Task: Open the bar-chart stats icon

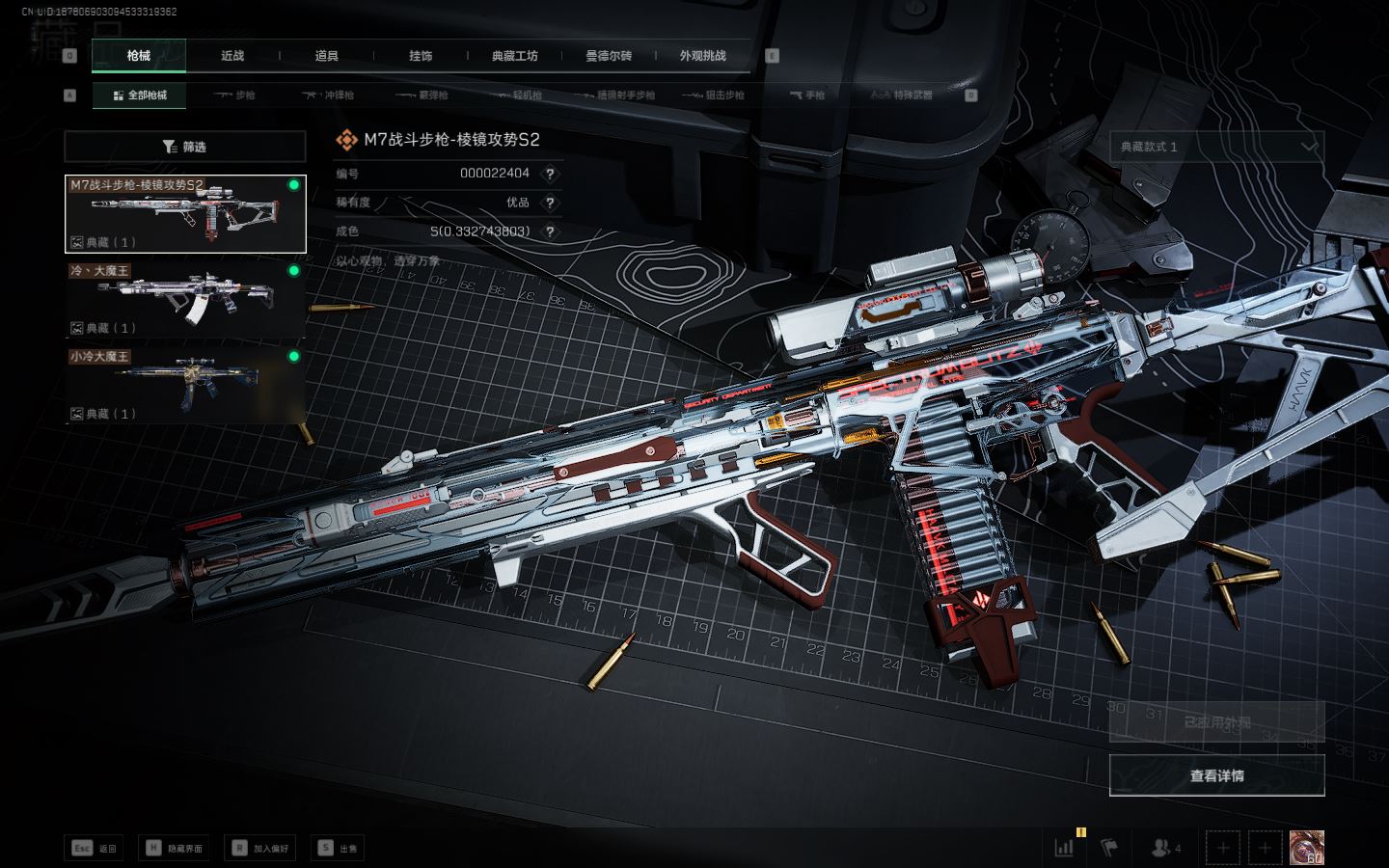Action: [1065, 848]
